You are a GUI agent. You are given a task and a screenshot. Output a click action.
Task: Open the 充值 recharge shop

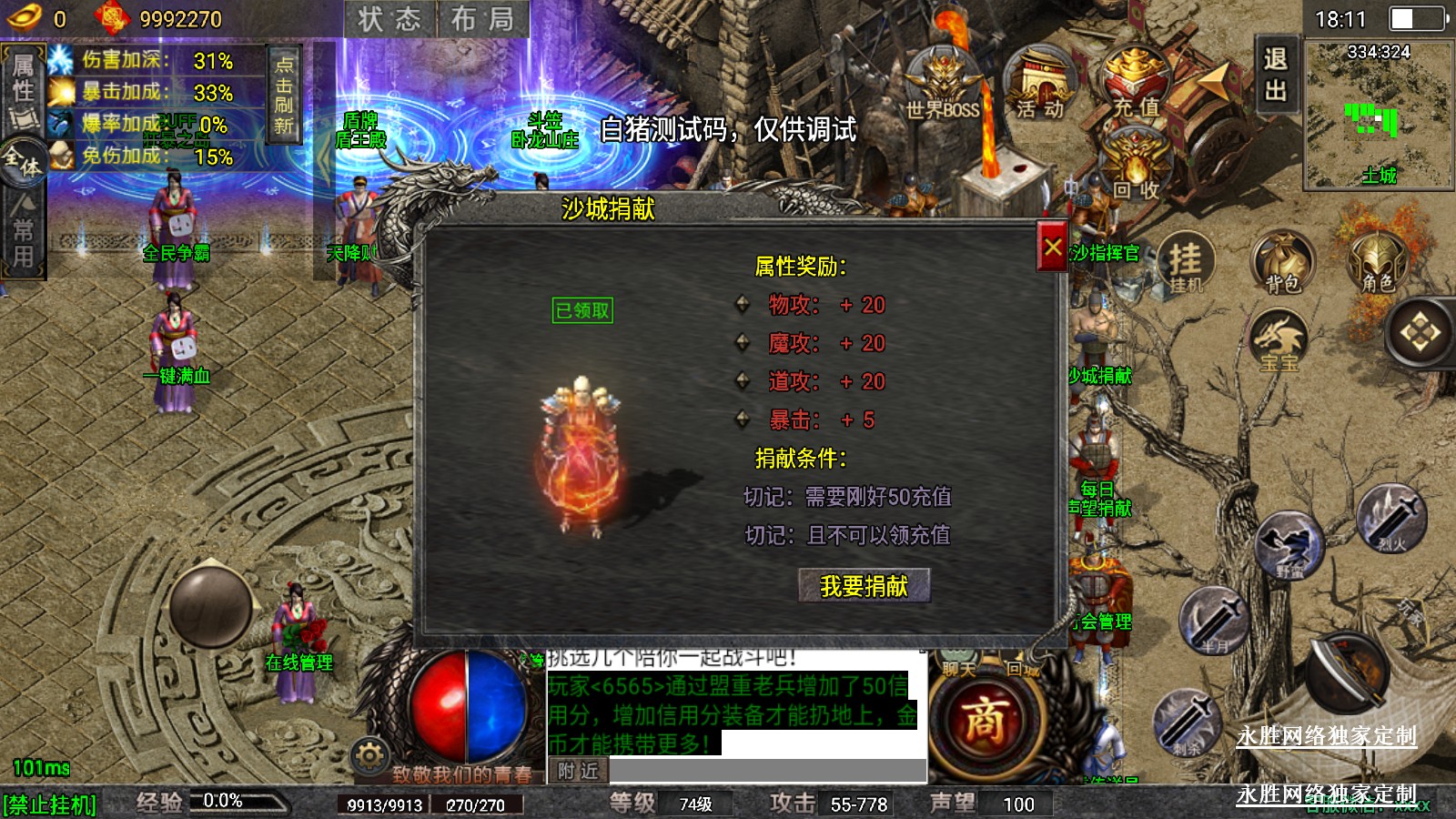(x=1136, y=84)
